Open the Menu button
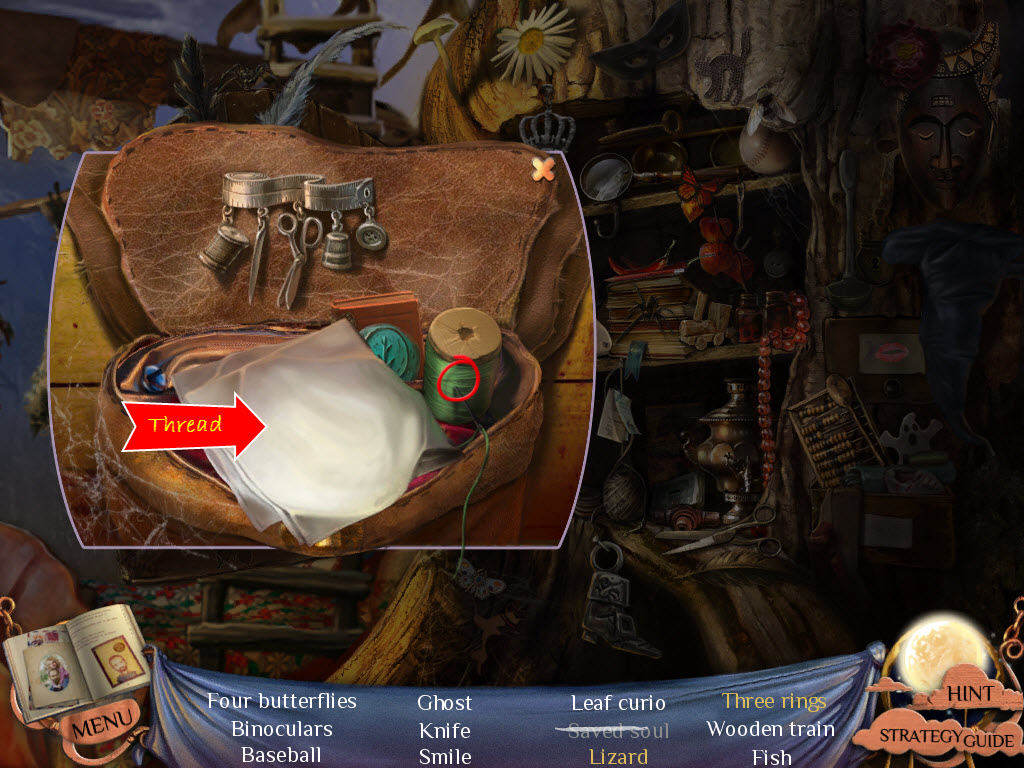Screen dimensions: 1024x768 tap(105, 718)
